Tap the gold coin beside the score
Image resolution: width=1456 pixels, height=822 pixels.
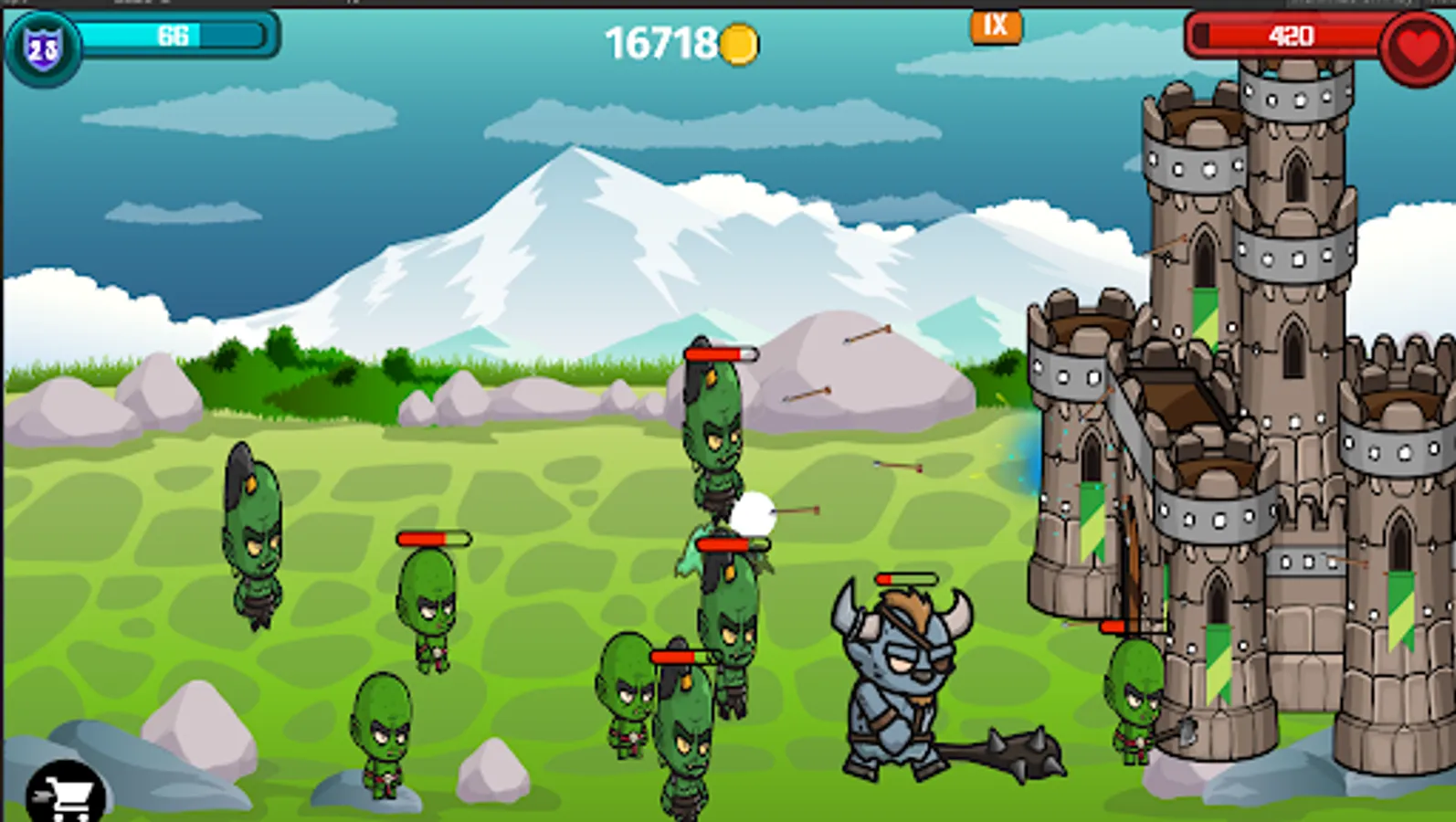point(739,40)
